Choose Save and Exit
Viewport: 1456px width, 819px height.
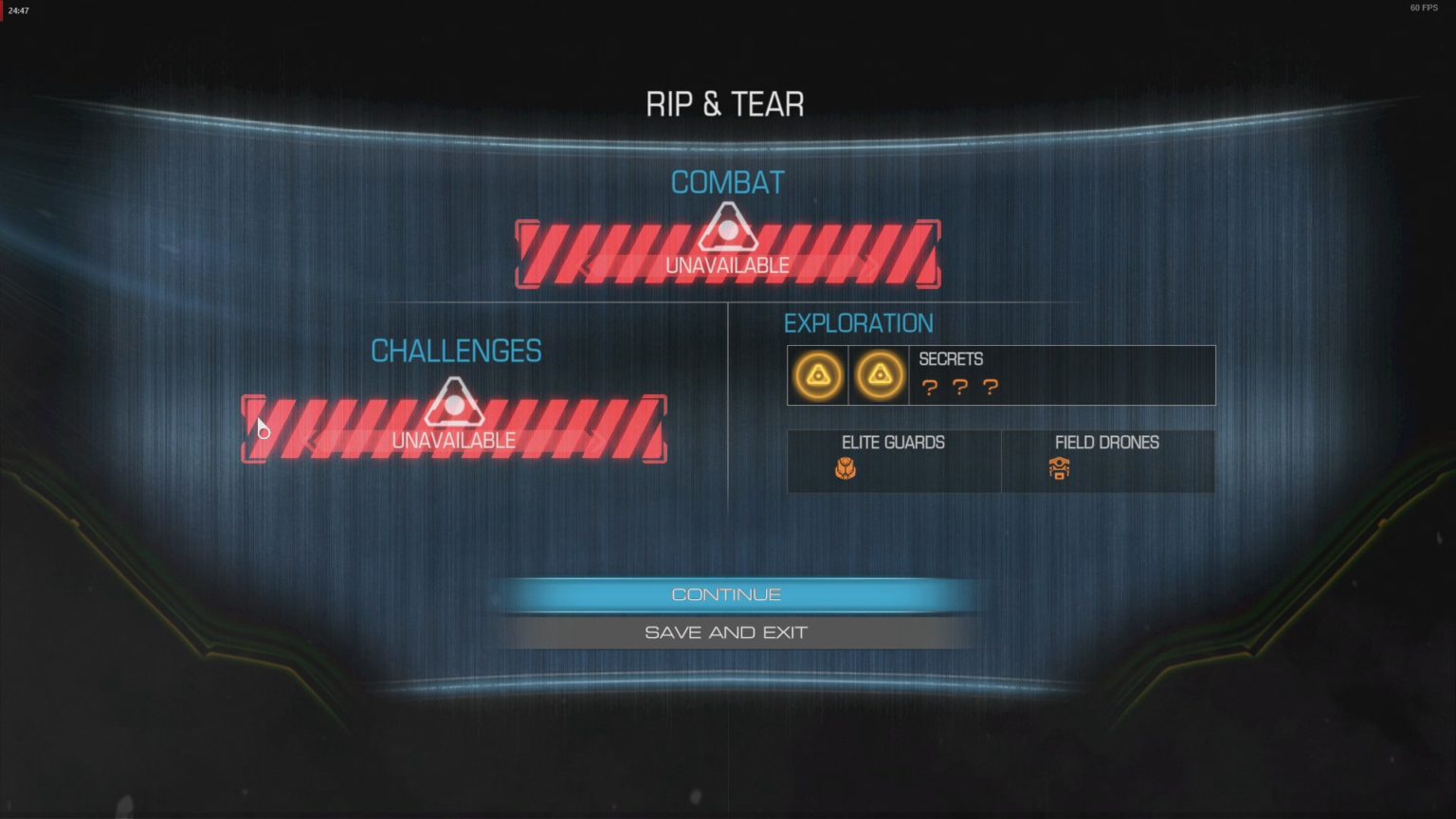tap(726, 632)
